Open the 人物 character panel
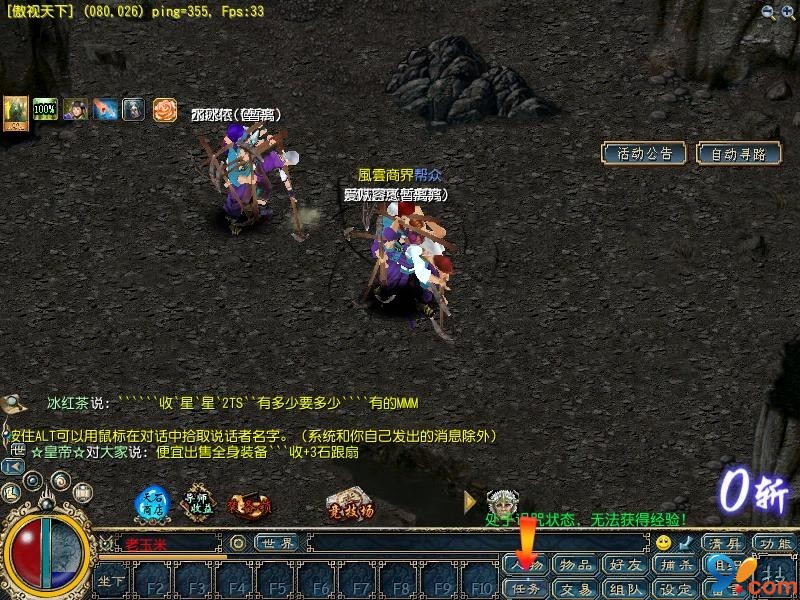Image resolution: width=800 pixels, height=600 pixels. [x=526, y=566]
